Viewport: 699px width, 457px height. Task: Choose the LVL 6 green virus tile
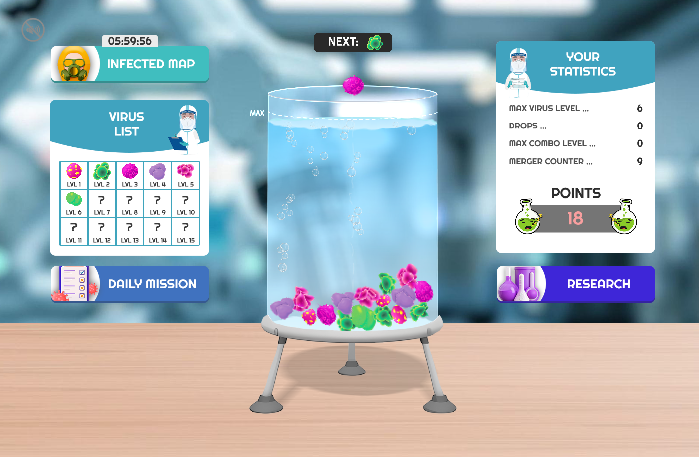[74, 203]
